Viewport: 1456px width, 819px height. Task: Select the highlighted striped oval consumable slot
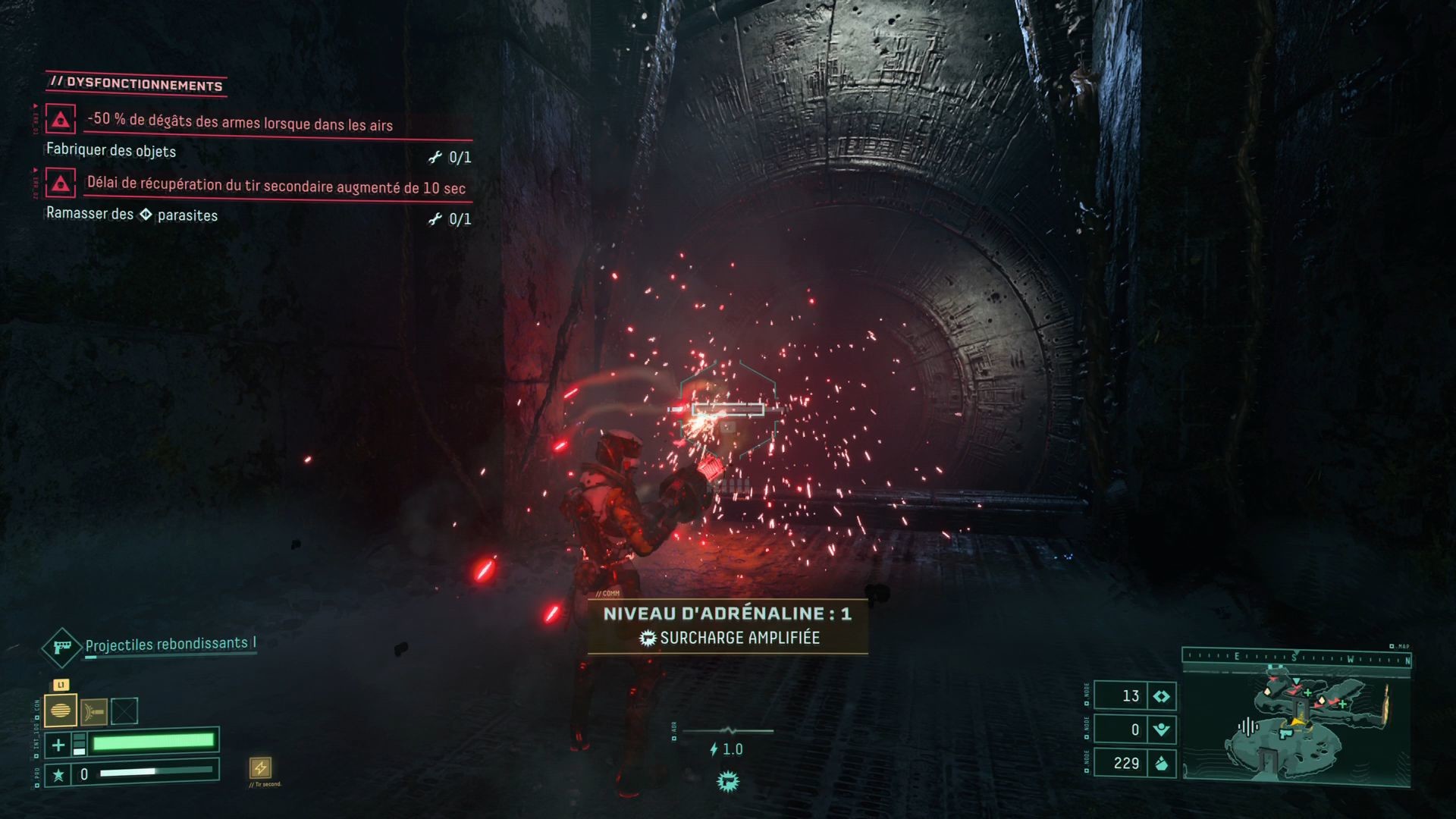pyautogui.click(x=61, y=711)
